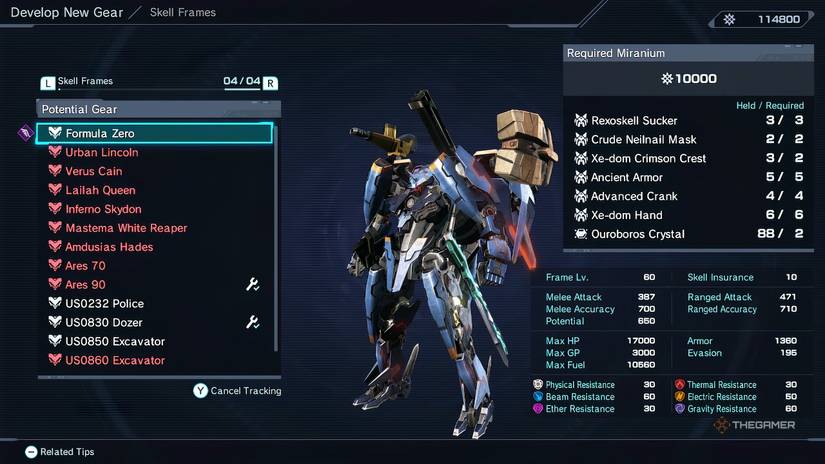Select the Verus Cain frame
Screen dimensions: 825x464
(93, 171)
